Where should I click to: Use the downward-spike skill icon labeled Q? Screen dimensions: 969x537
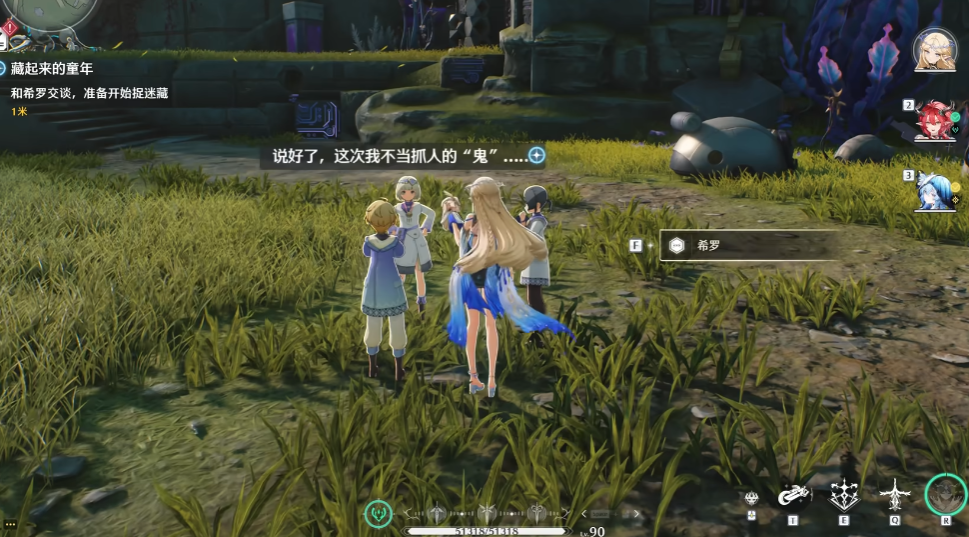894,495
